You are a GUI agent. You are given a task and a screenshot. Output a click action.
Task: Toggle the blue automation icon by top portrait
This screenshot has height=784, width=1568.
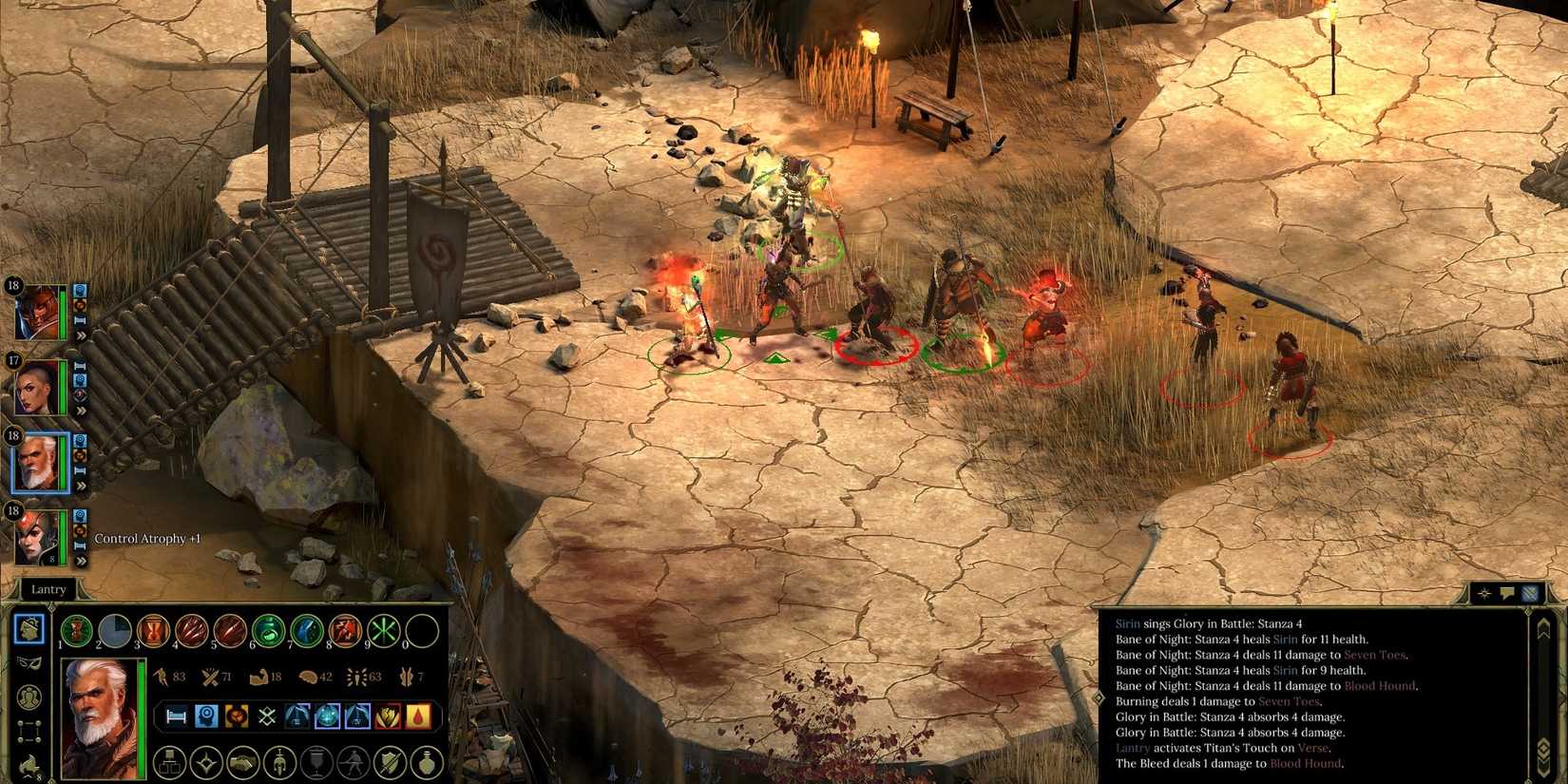coord(81,291)
